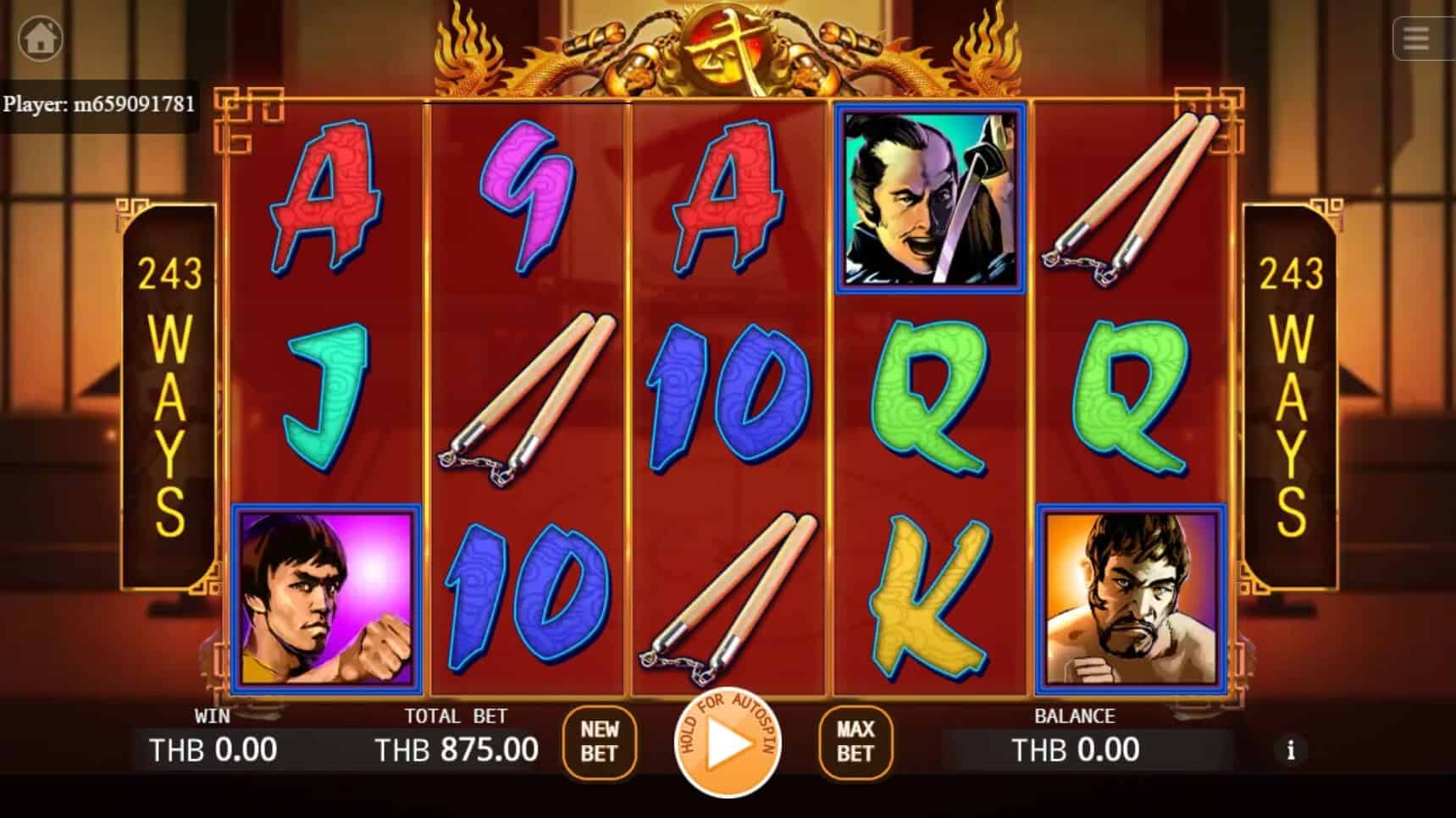Viewport: 1456px width, 818px height.
Task: Click the Bruce Lee symbol on reel one
Action: 324,598
